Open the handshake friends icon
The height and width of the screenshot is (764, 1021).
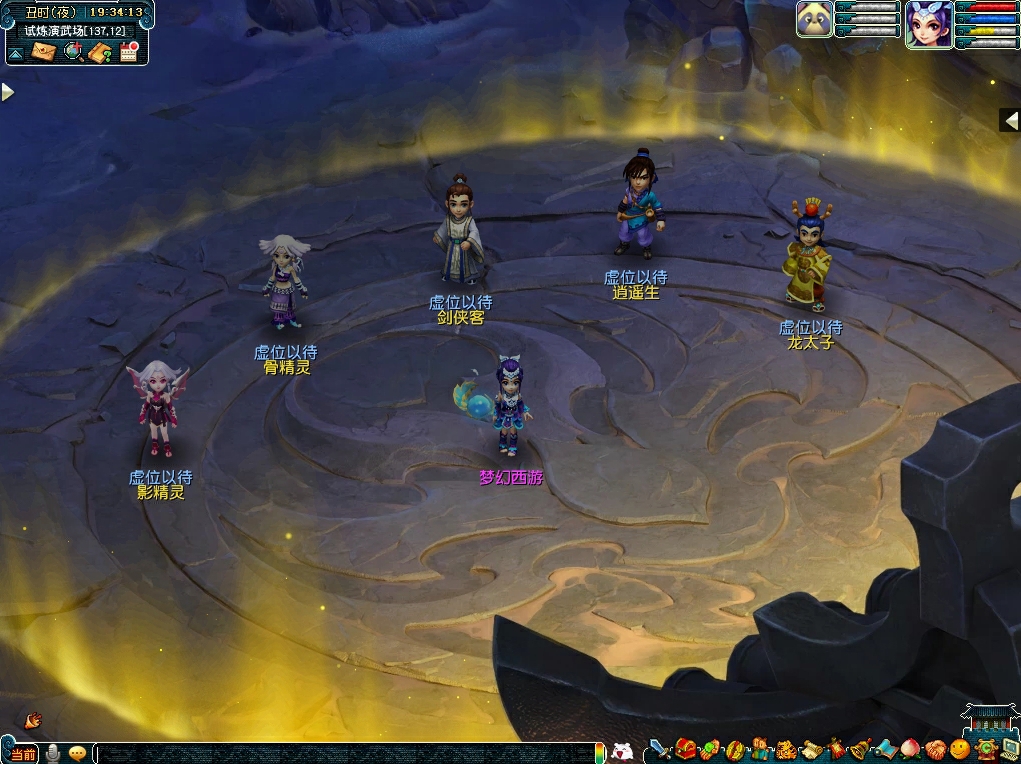(935, 750)
